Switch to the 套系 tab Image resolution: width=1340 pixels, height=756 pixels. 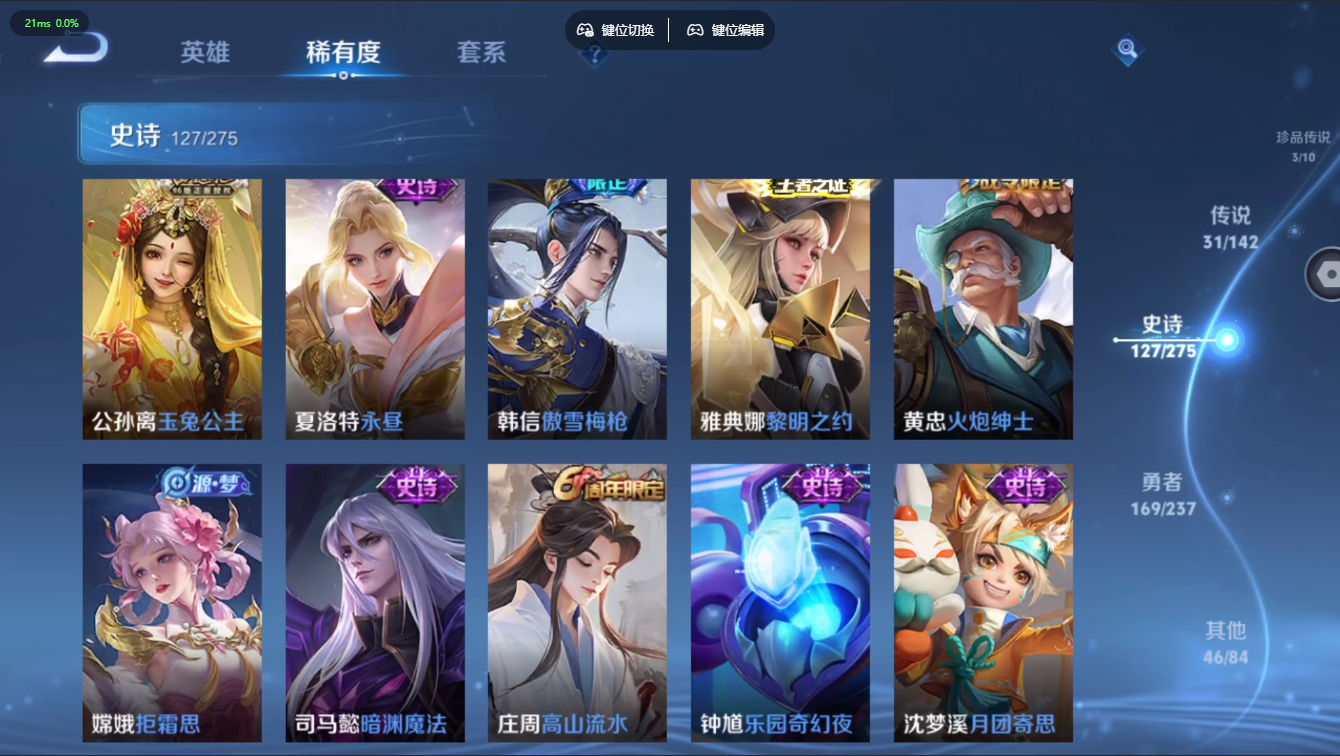coord(483,53)
